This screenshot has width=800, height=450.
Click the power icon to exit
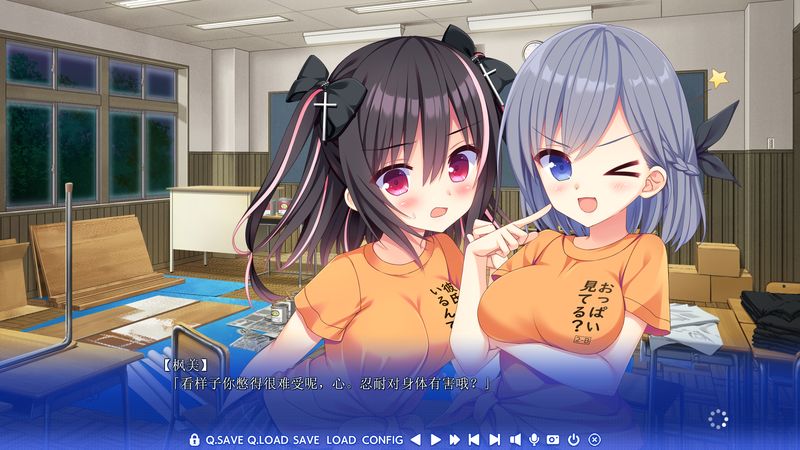coord(573,439)
